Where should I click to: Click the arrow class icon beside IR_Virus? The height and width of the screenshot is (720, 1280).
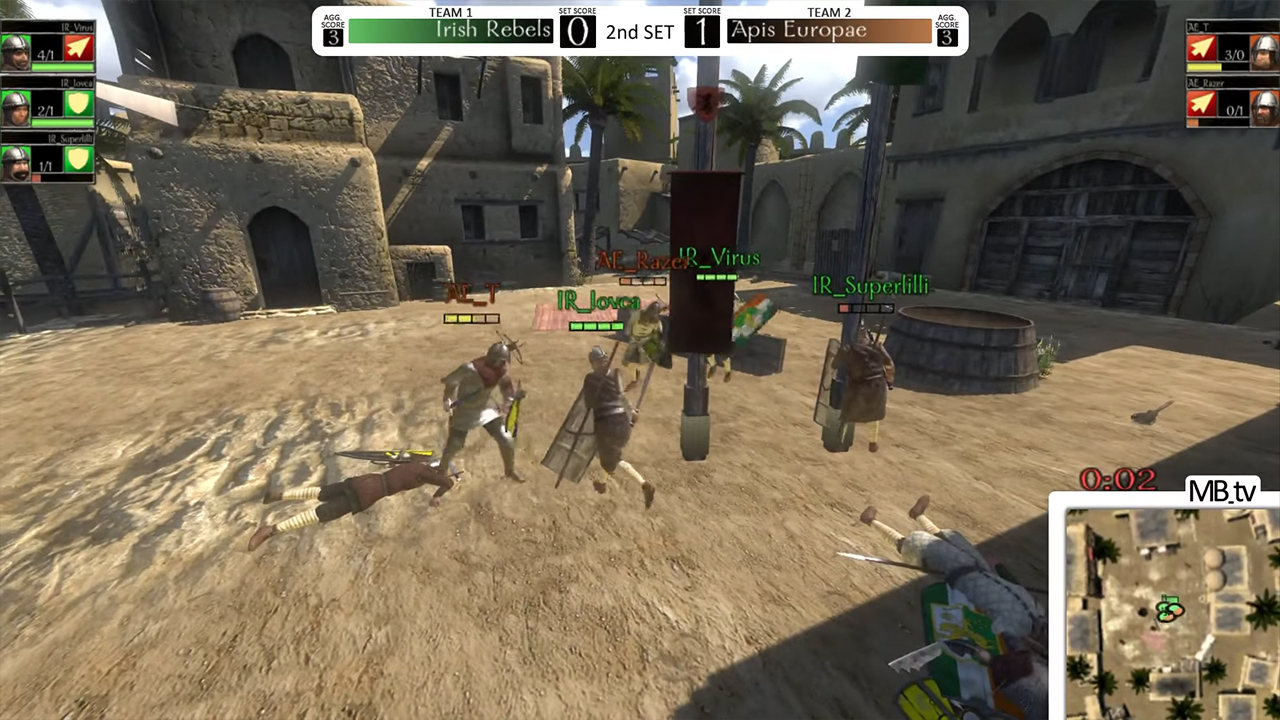(x=78, y=49)
